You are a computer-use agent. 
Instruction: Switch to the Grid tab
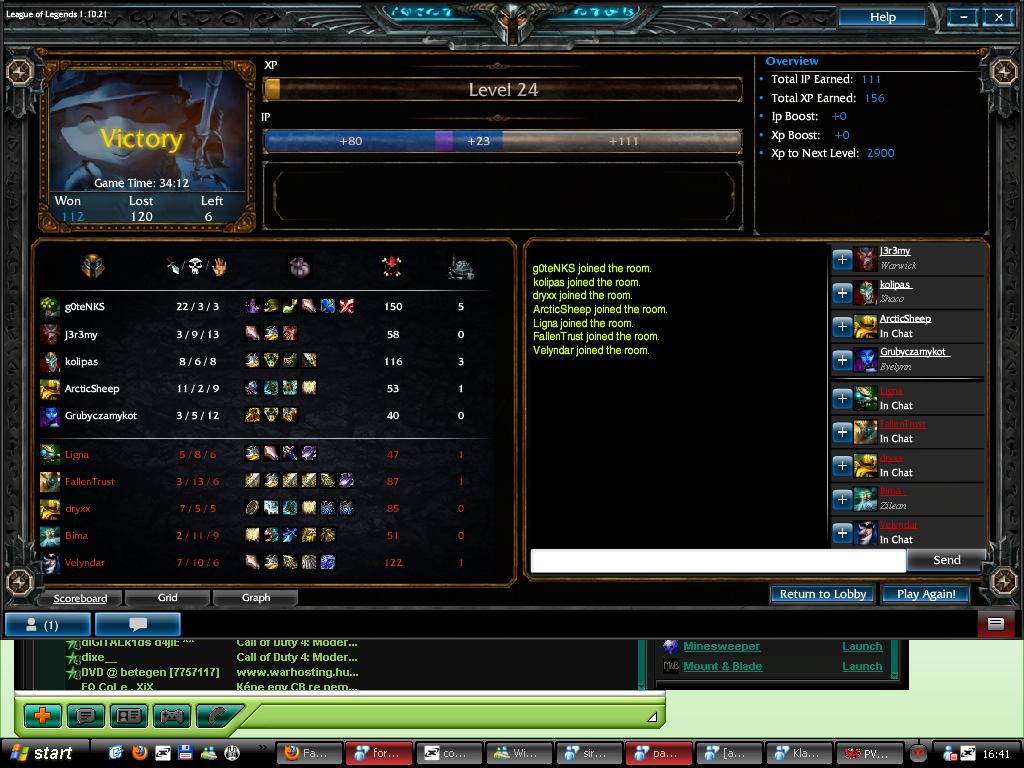point(168,598)
